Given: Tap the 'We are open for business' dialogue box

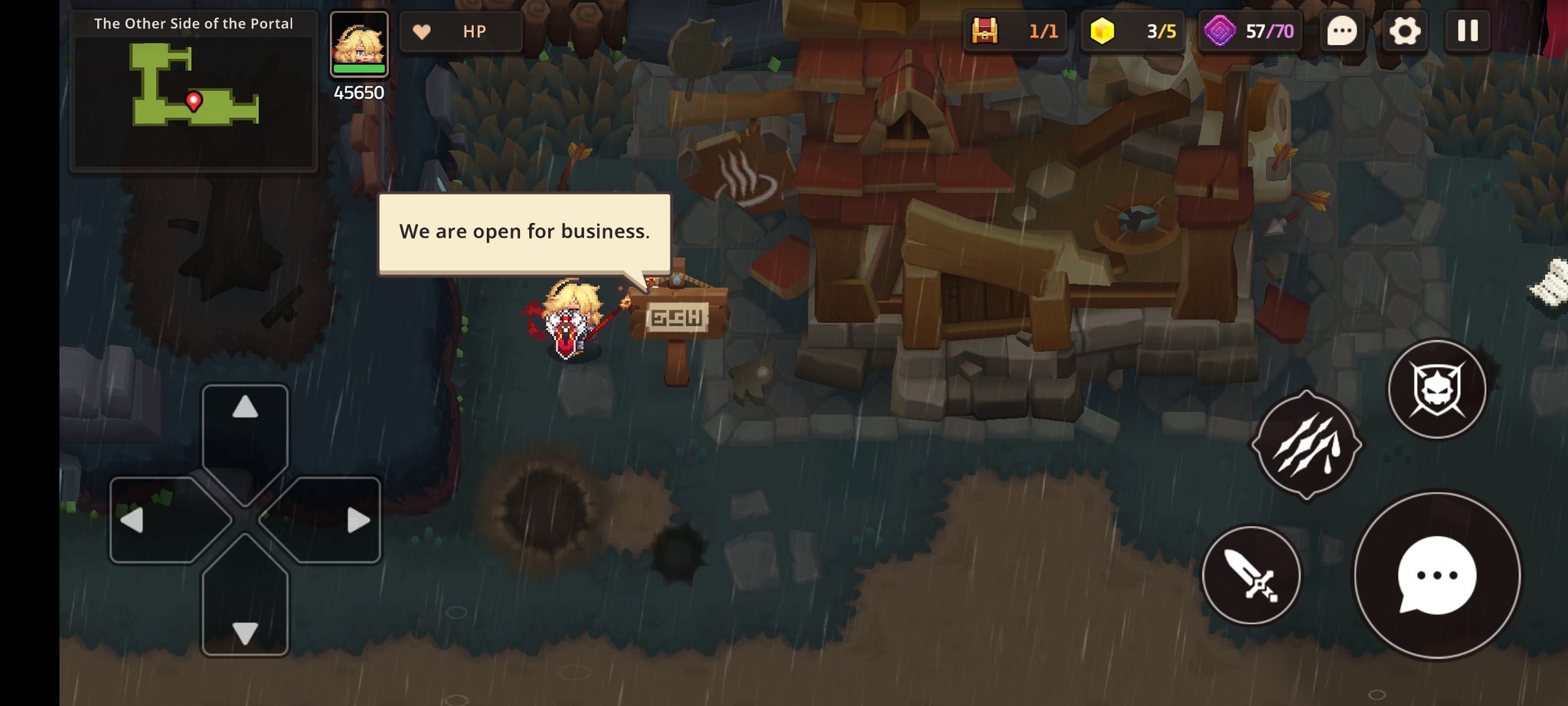Looking at the screenshot, I should pyautogui.click(x=524, y=232).
